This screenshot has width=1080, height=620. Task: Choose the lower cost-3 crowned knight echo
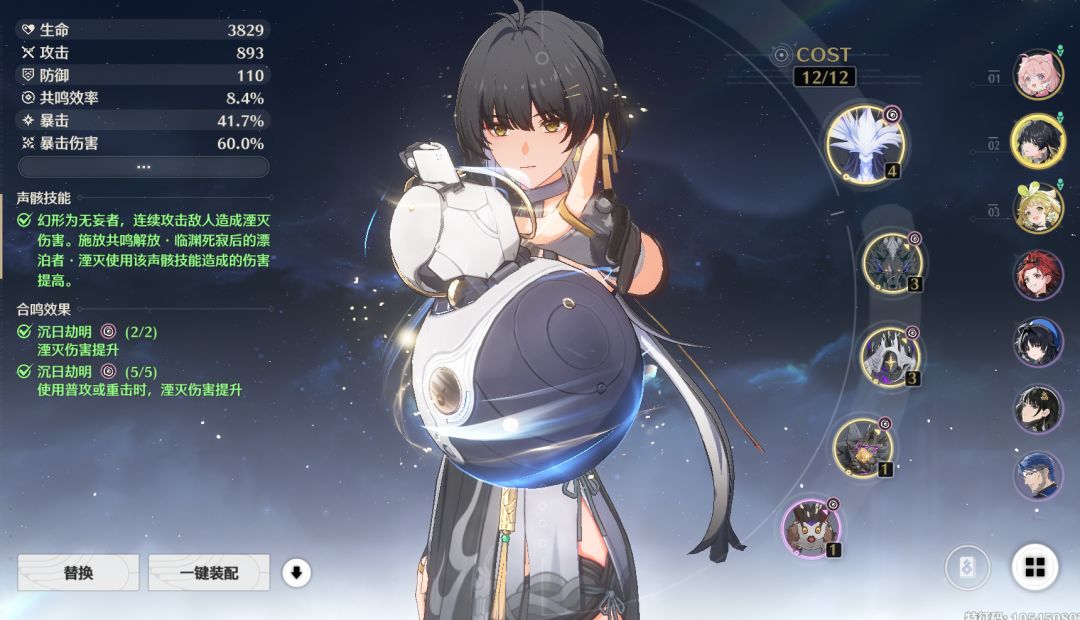coord(889,356)
